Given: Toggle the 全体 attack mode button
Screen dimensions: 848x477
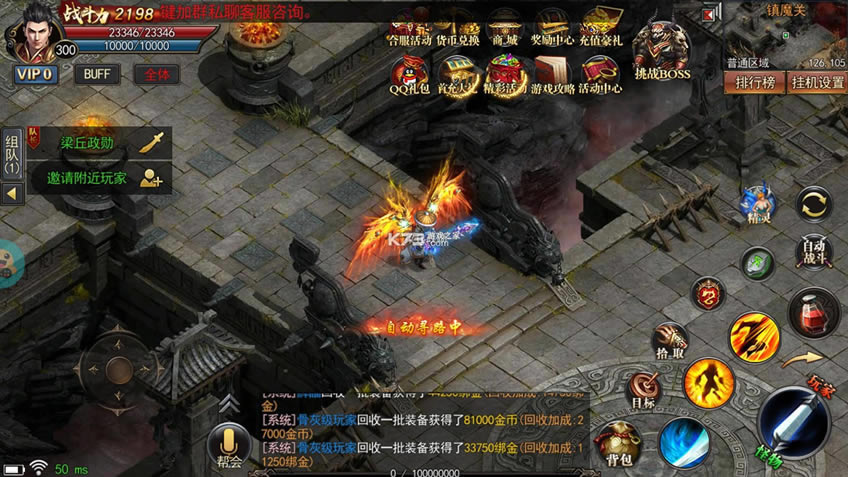Looking at the screenshot, I should point(157,74).
